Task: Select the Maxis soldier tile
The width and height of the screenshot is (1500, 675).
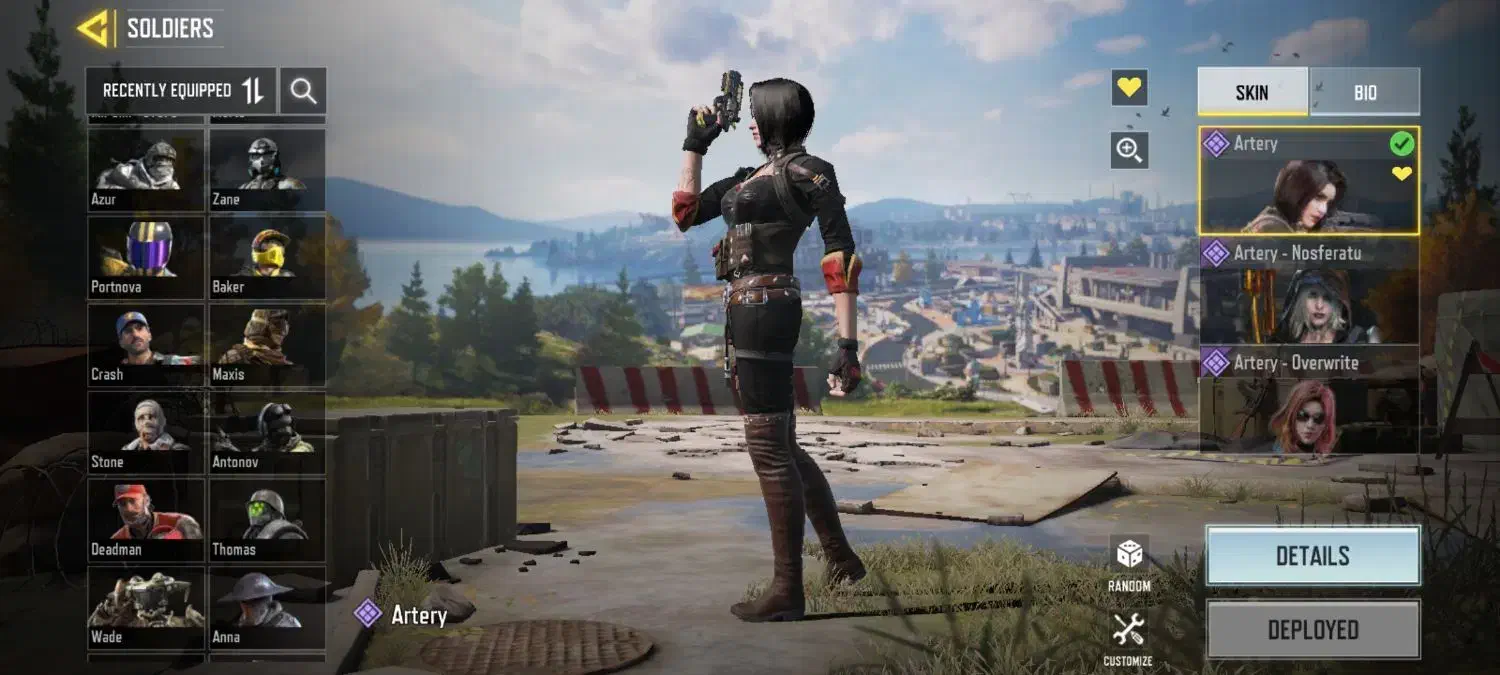Action: pos(267,345)
